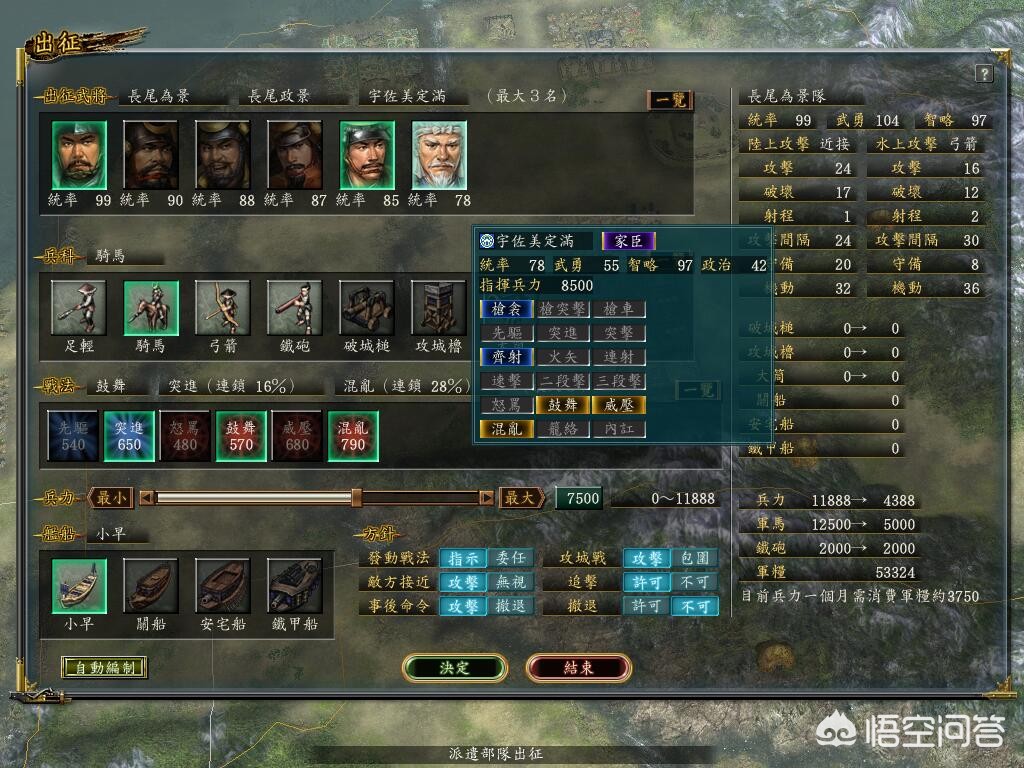Click the 自動編制 auto-organize button
The image size is (1024, 768).
(104, 668)
